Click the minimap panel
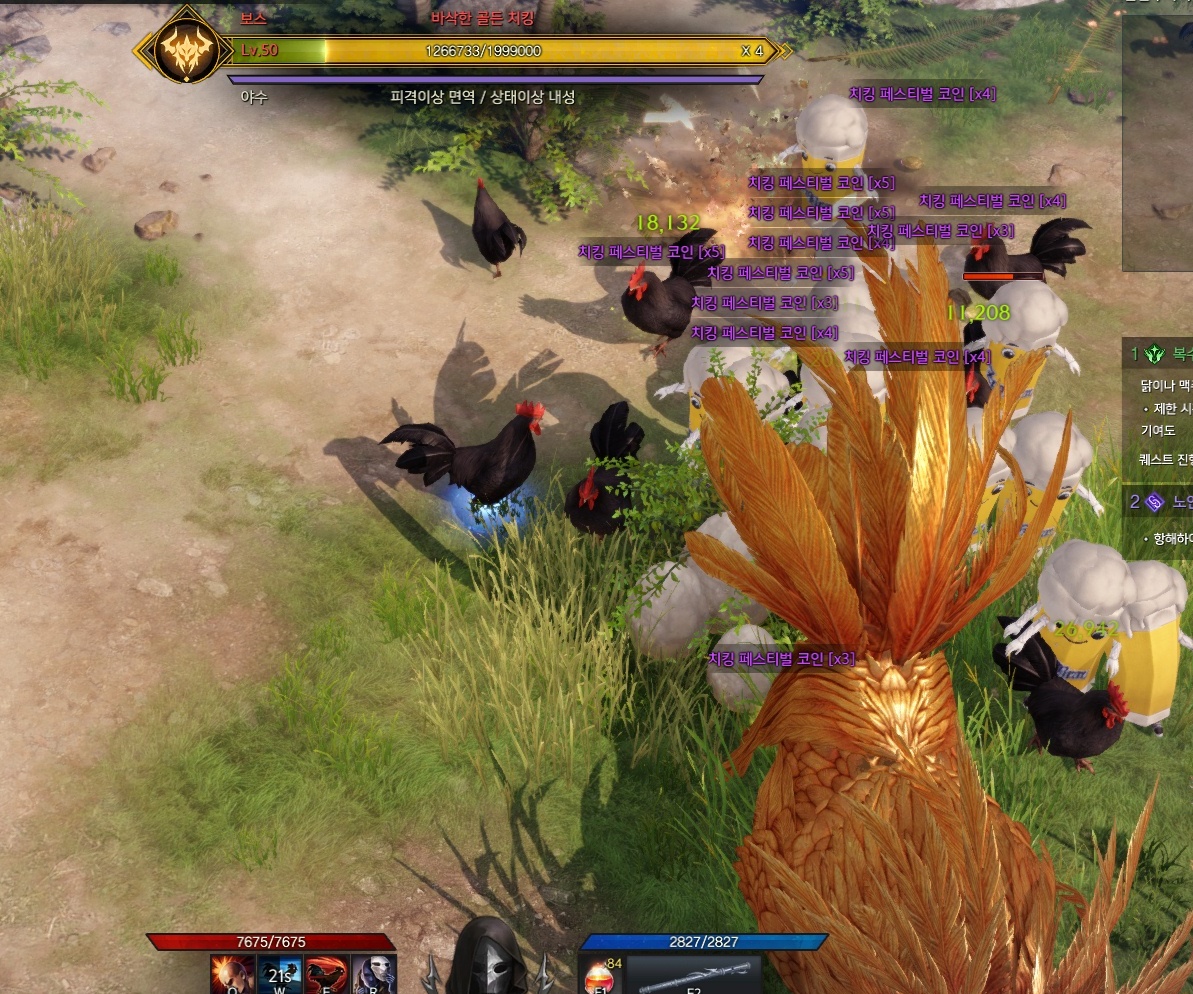This screenshot has width=1193, height=994. pos(1158,140)
